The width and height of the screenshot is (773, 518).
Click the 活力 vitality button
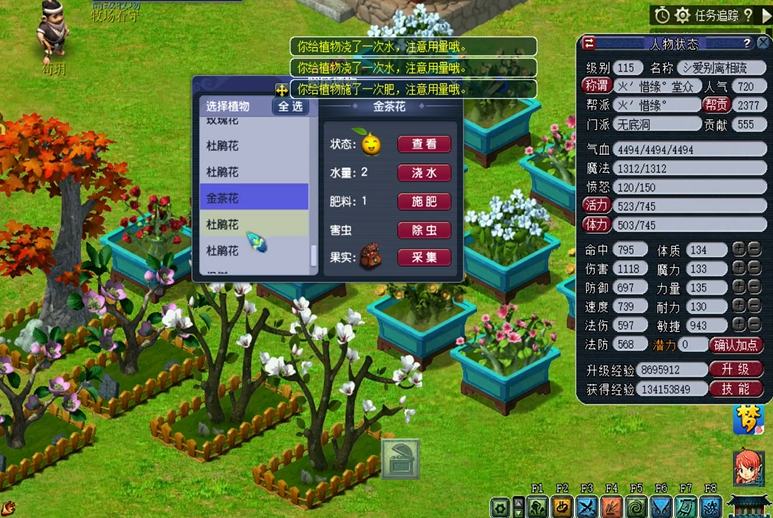[x=596, y=205]
